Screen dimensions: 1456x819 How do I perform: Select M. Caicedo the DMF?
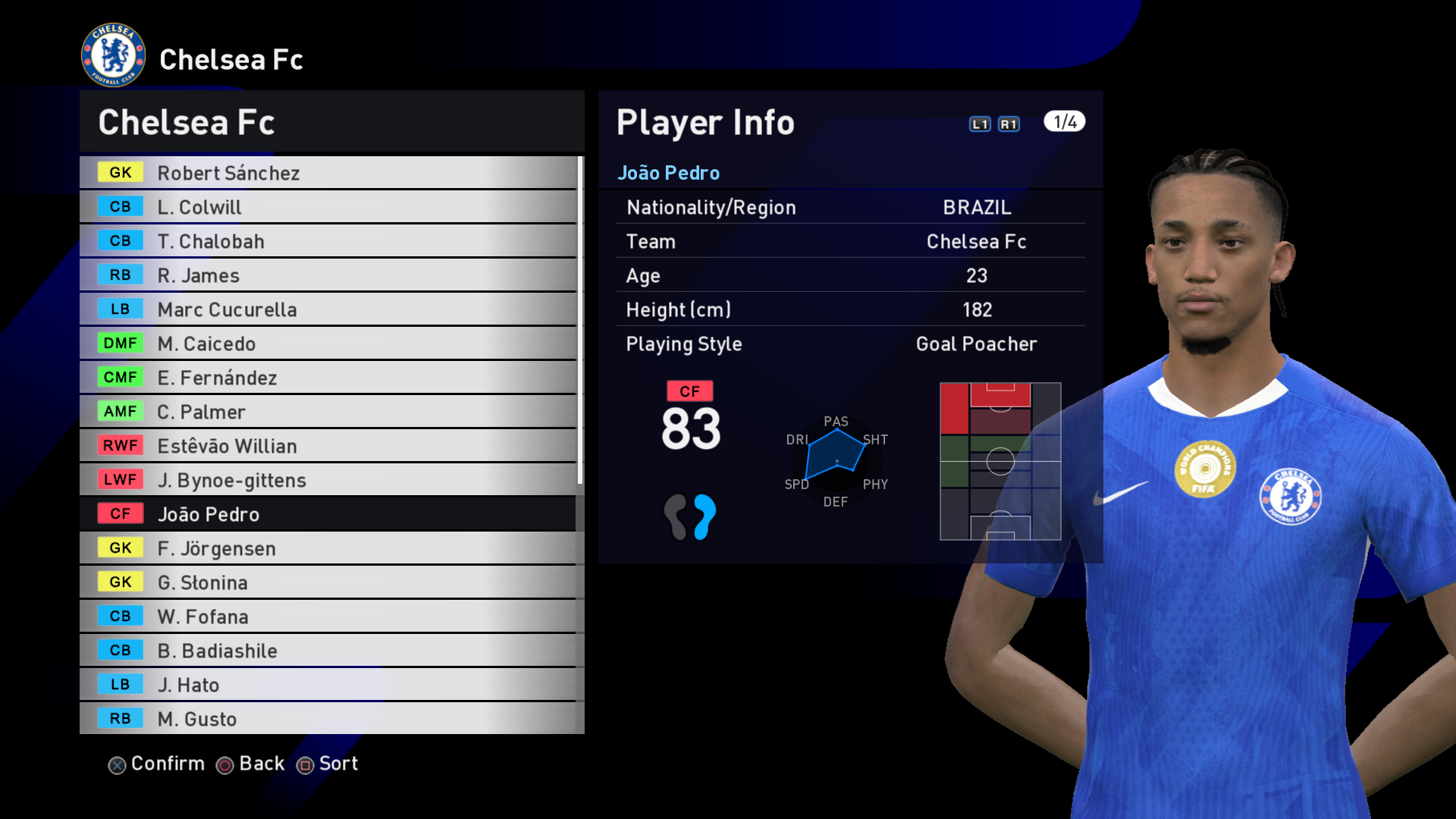[328, 344]
